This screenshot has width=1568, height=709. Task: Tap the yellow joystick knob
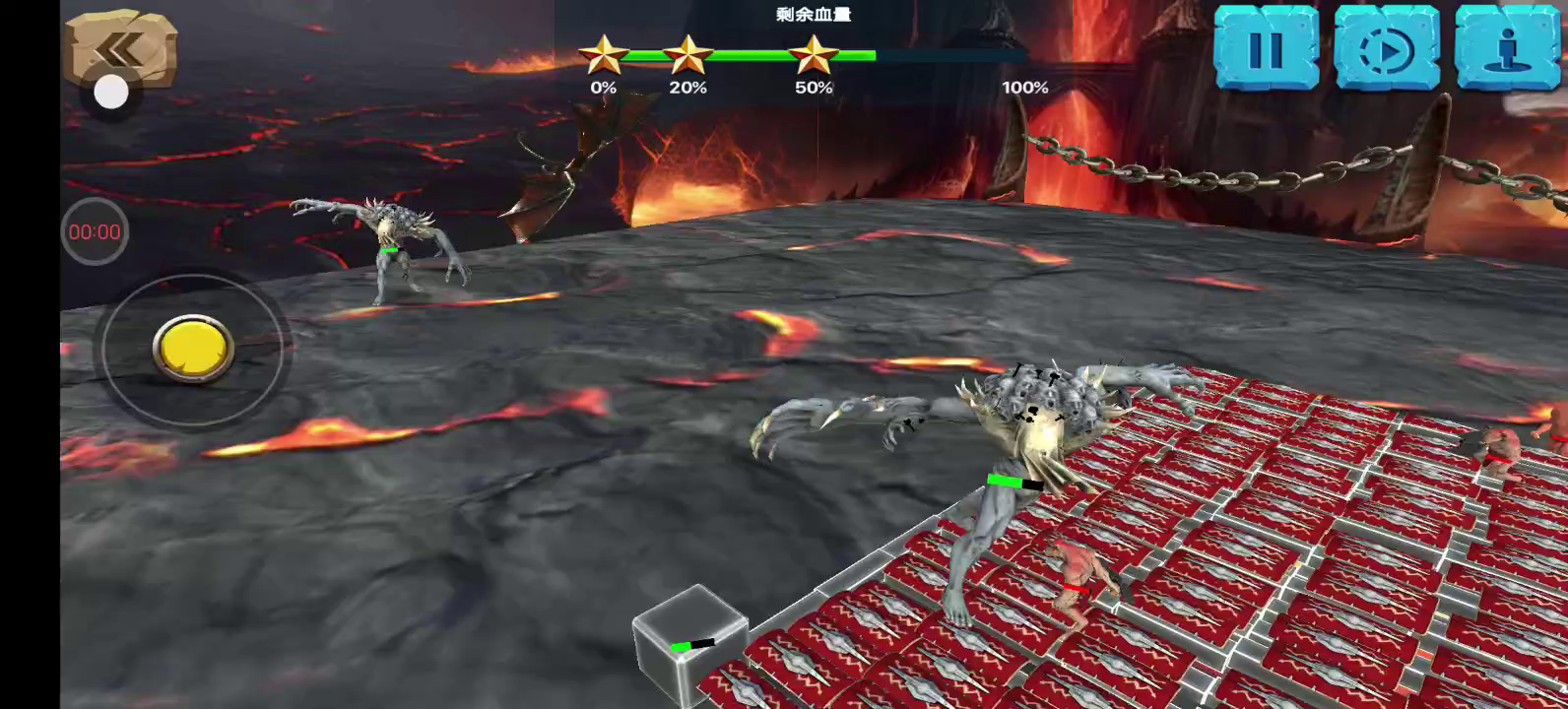tap(193, 349)
